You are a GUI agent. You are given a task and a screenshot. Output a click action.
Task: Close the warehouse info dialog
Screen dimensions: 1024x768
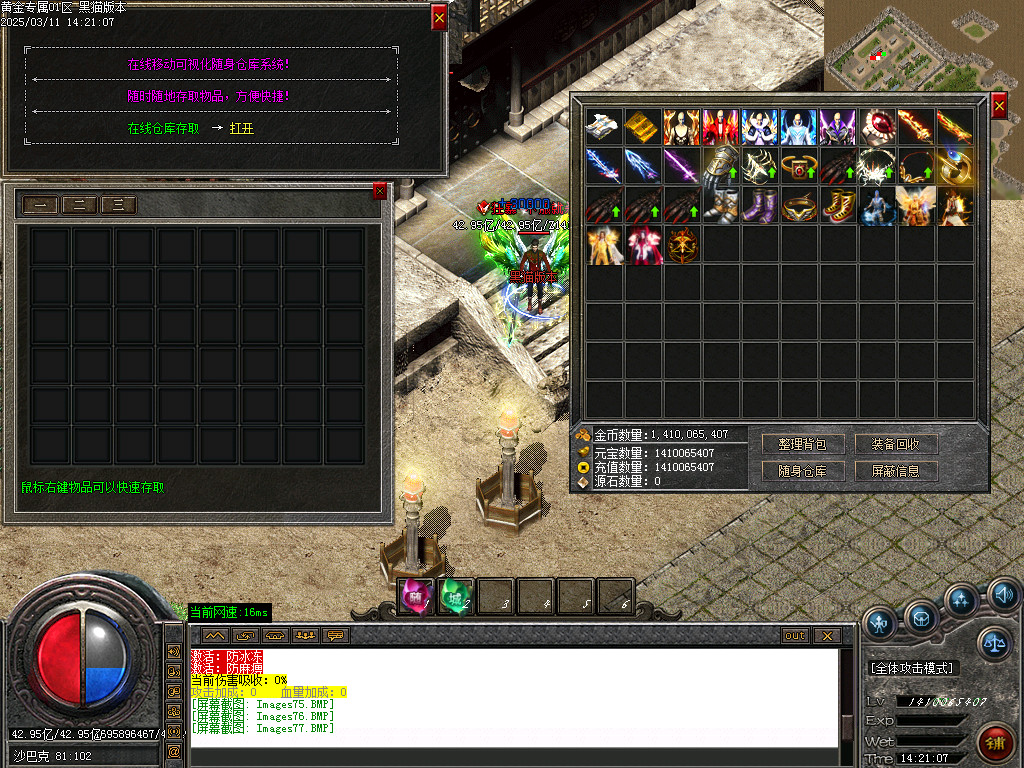point(439,17)
